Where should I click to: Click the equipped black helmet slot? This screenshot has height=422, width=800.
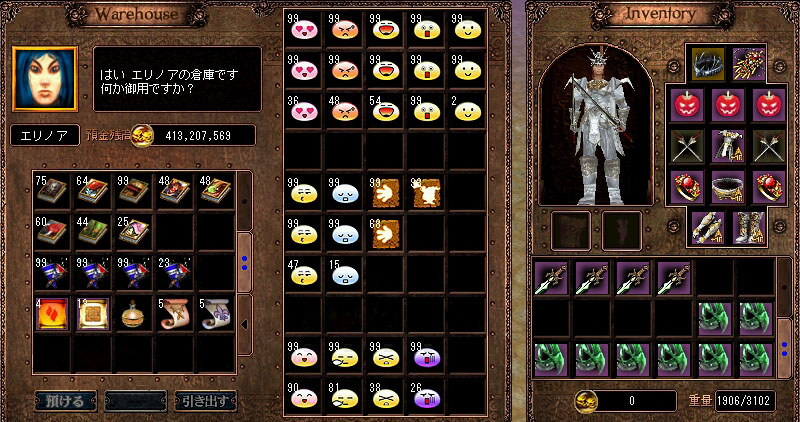pos(706,66)
